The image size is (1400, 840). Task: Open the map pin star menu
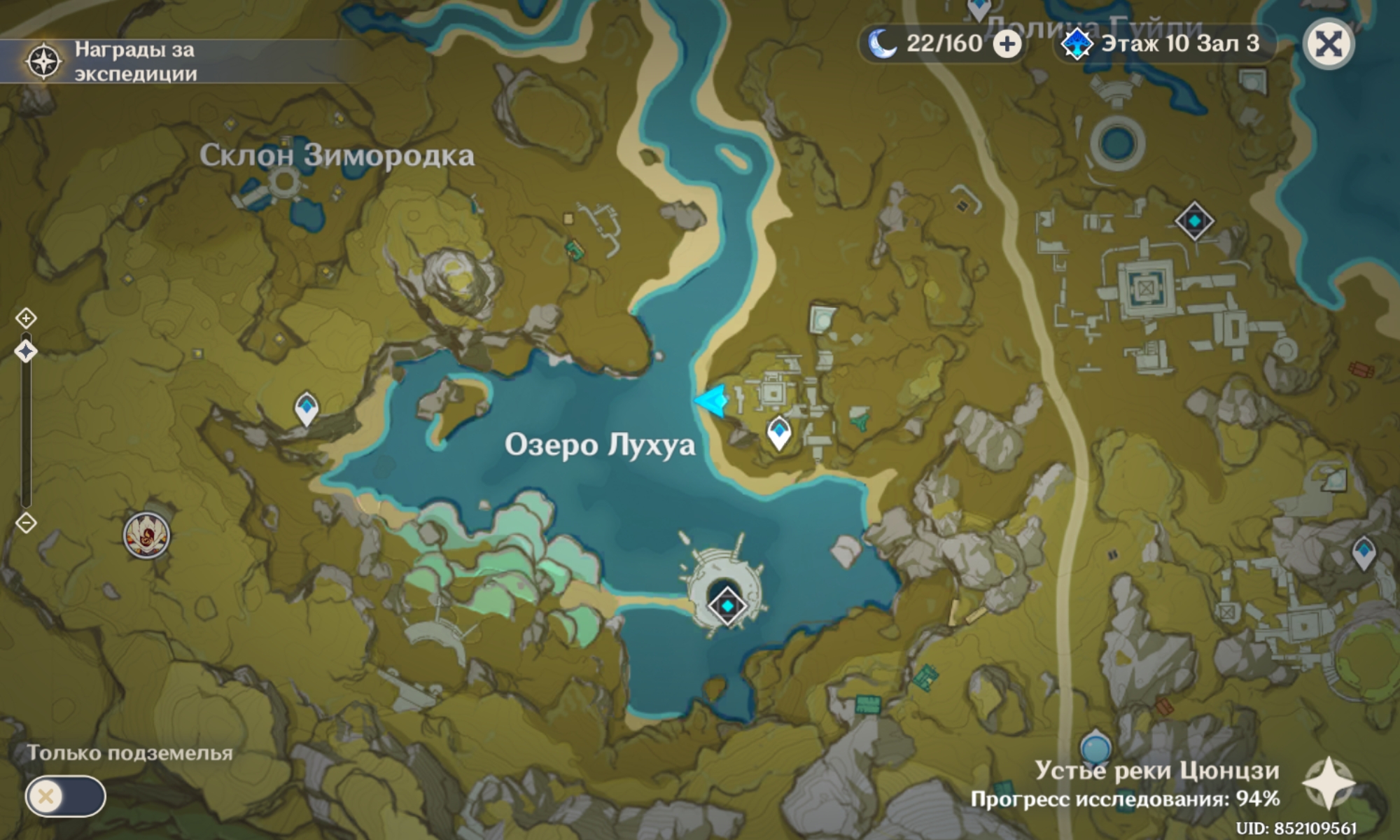[x=1328, y=784]
